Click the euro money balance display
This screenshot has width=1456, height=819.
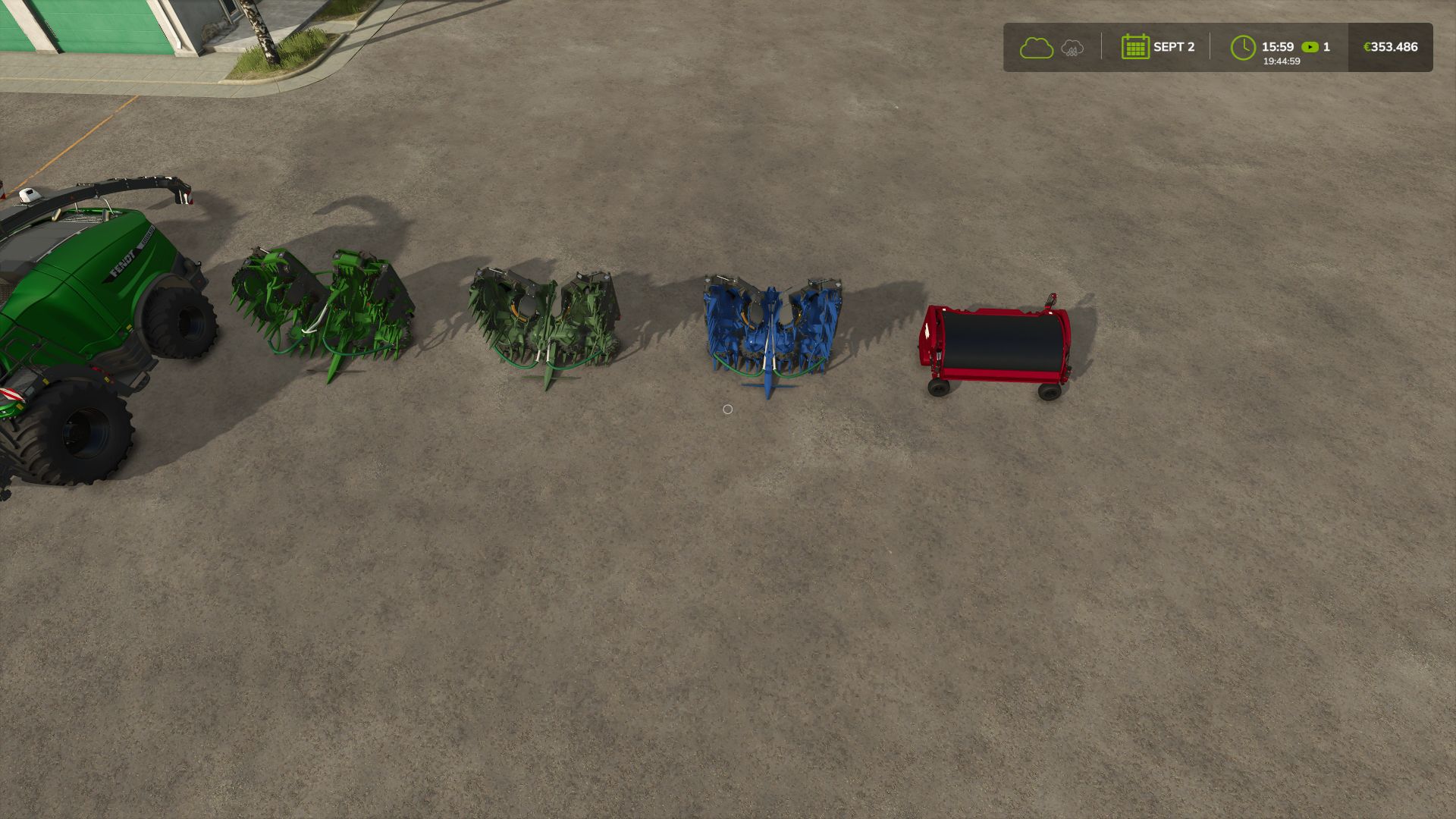click(1390, 46)
